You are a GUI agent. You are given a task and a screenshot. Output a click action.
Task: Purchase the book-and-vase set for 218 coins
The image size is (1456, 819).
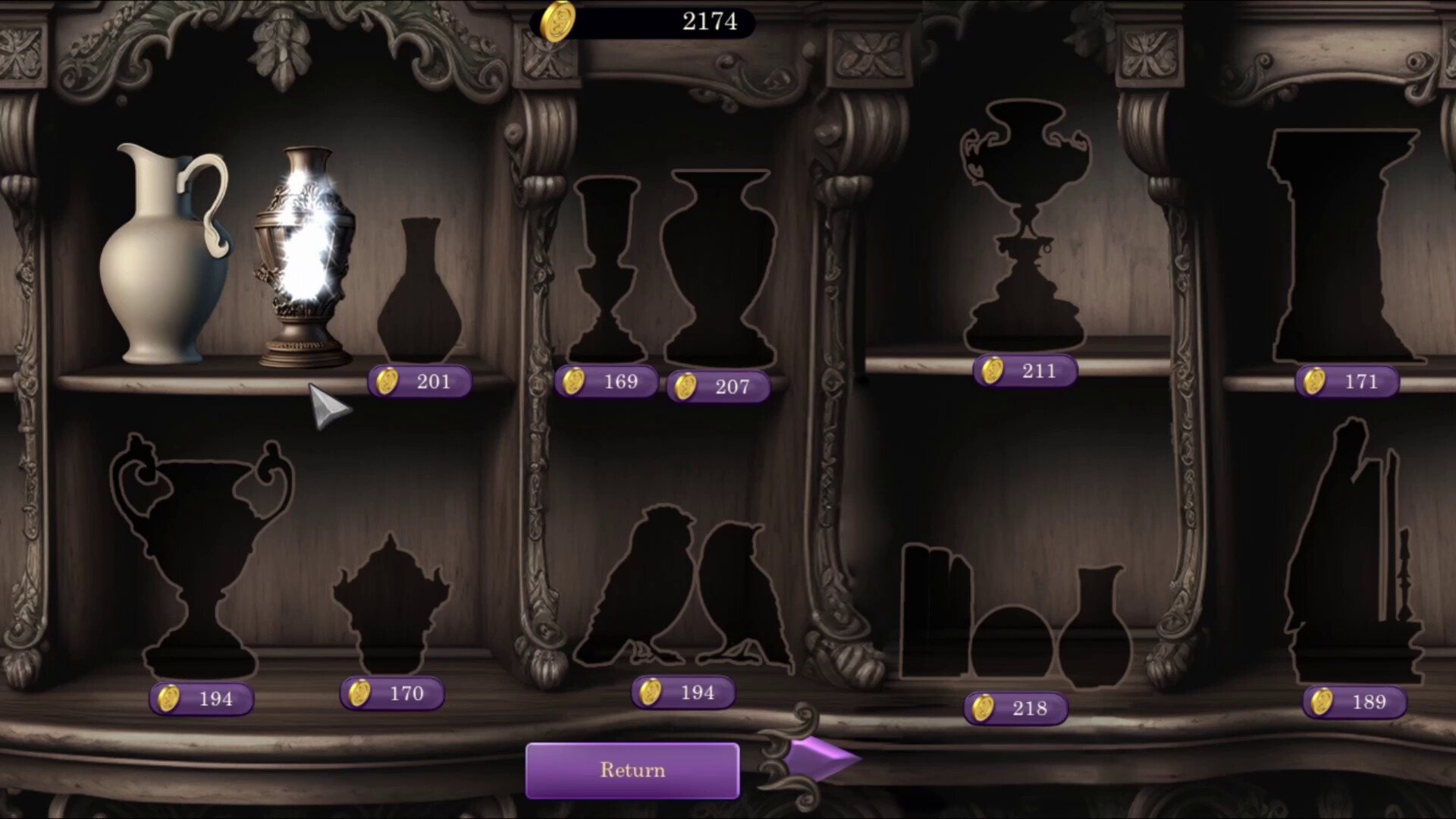pos(1016,708)
